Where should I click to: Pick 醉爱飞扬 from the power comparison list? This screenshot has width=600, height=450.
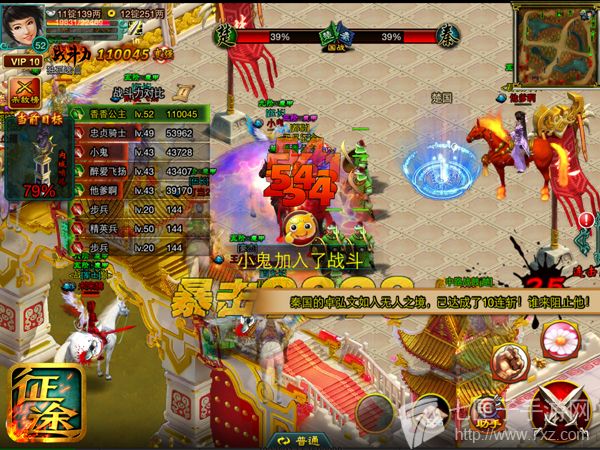pyautogui.click(x=137, y=171)
